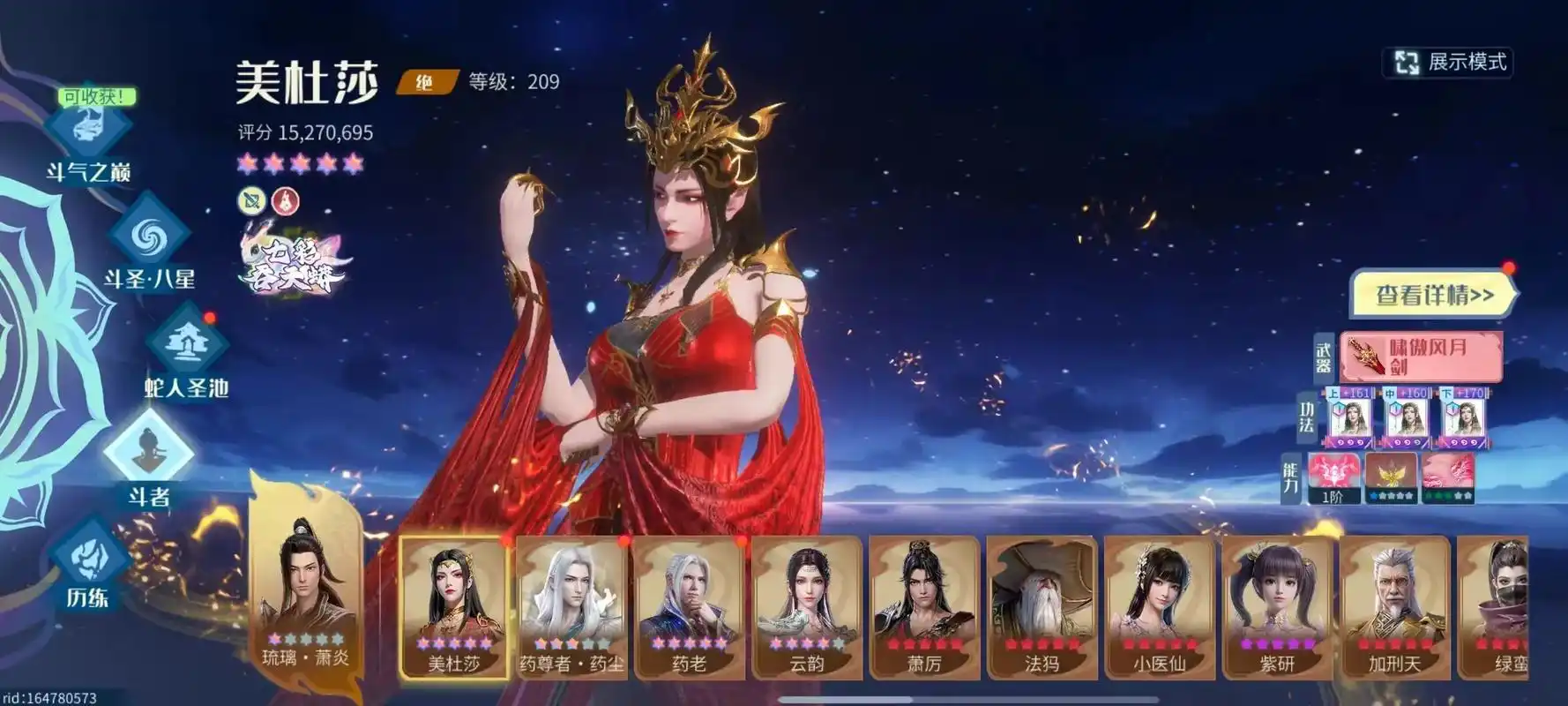
Task: Pick the 药尊者·药尘 character card
Action: coord(571,607)
